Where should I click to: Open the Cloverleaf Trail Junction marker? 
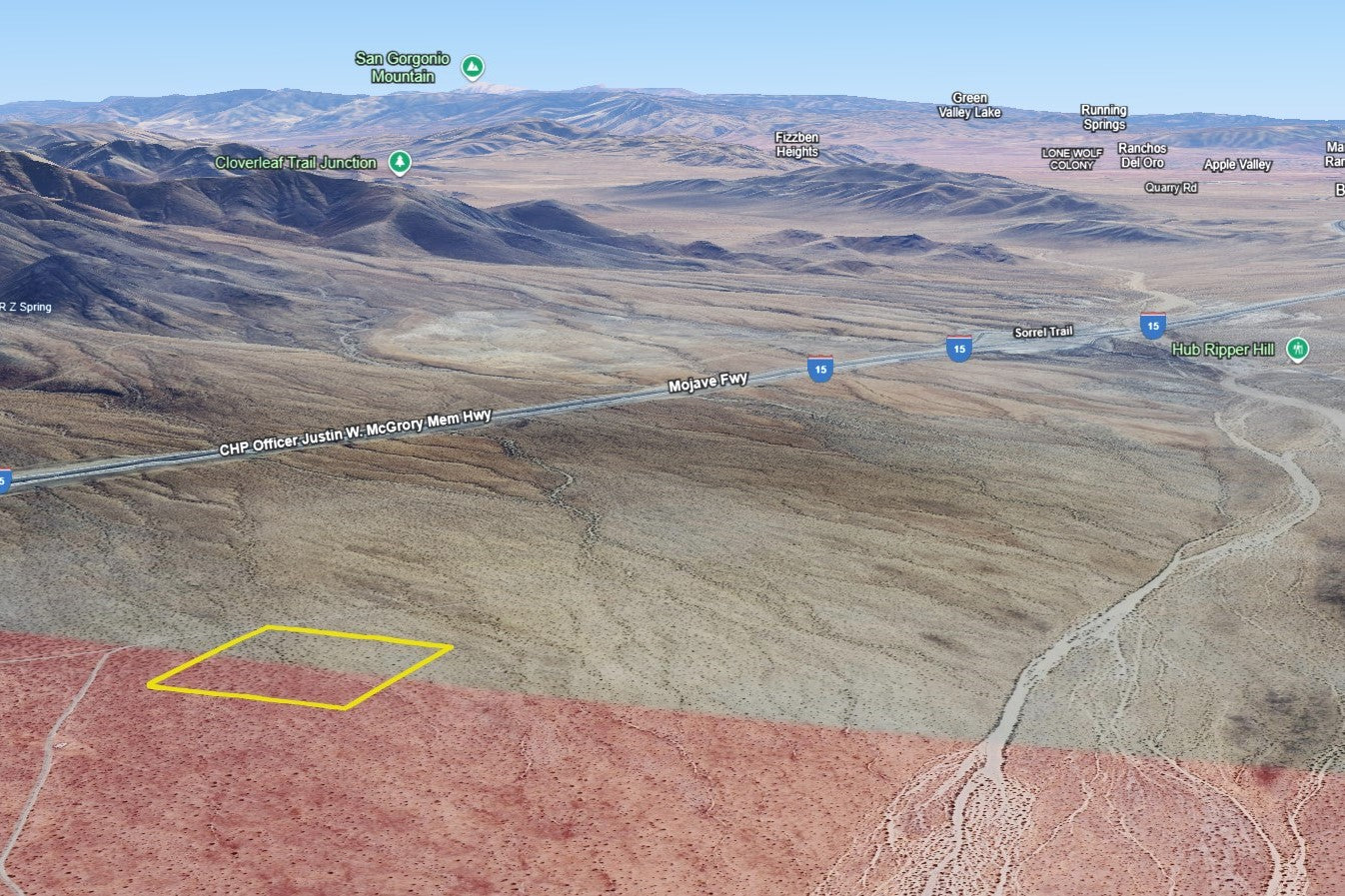point(400,162)
